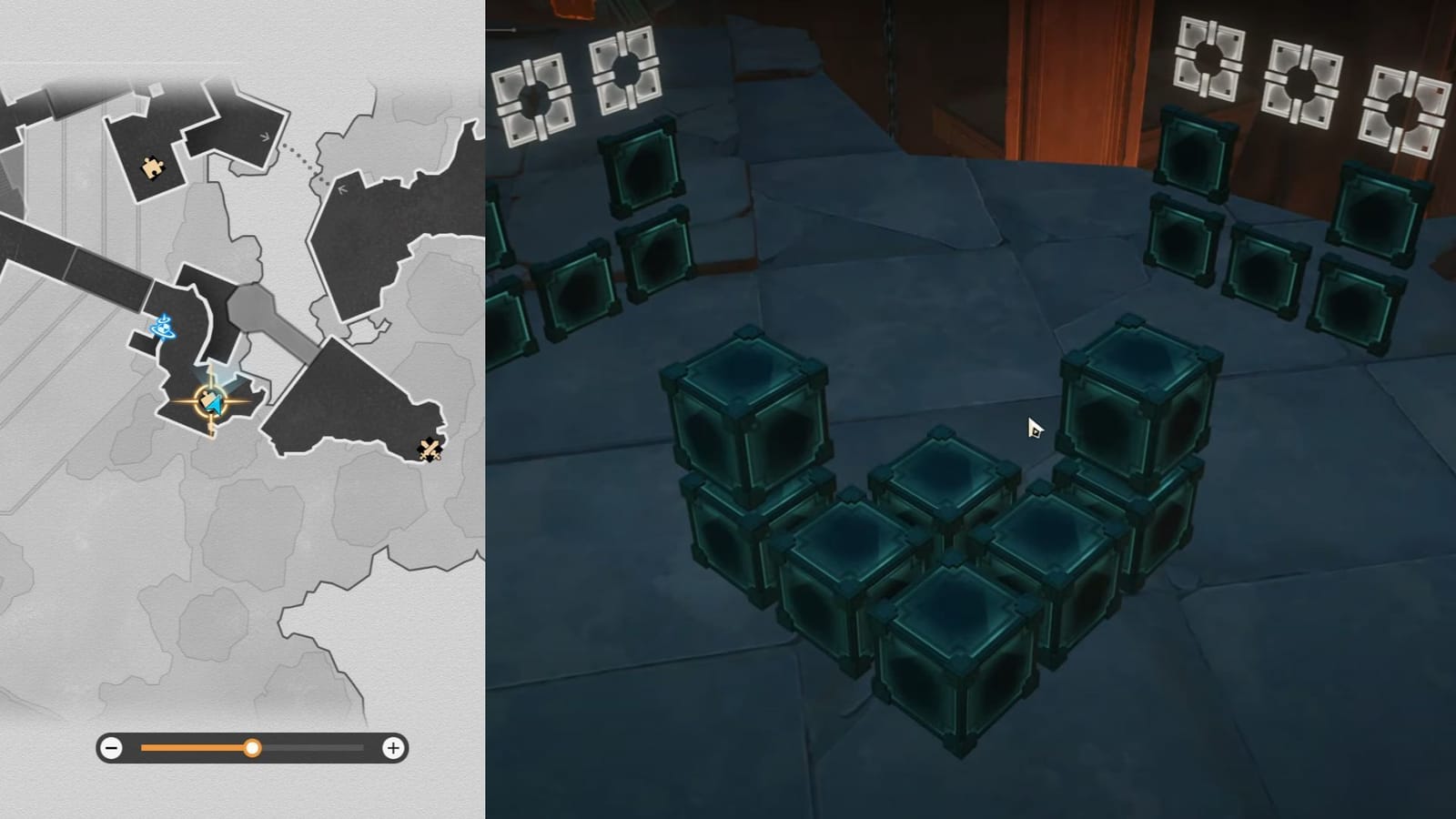Click the blue Space Anchor teleport icon
The width and height of the screenshot is (1456, 819).
(162, 329)
